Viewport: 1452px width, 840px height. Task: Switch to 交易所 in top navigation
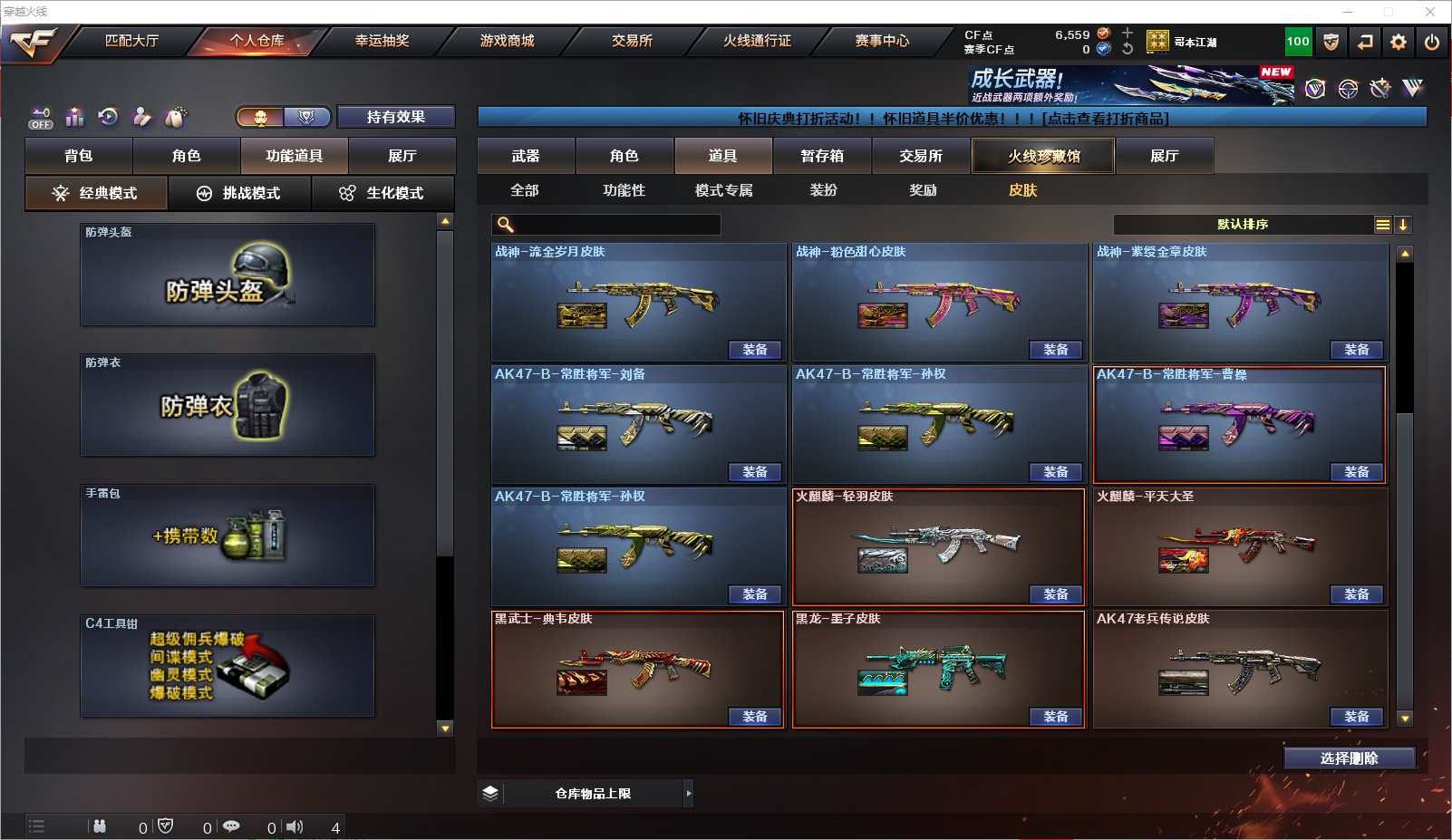tap(632, 41)
